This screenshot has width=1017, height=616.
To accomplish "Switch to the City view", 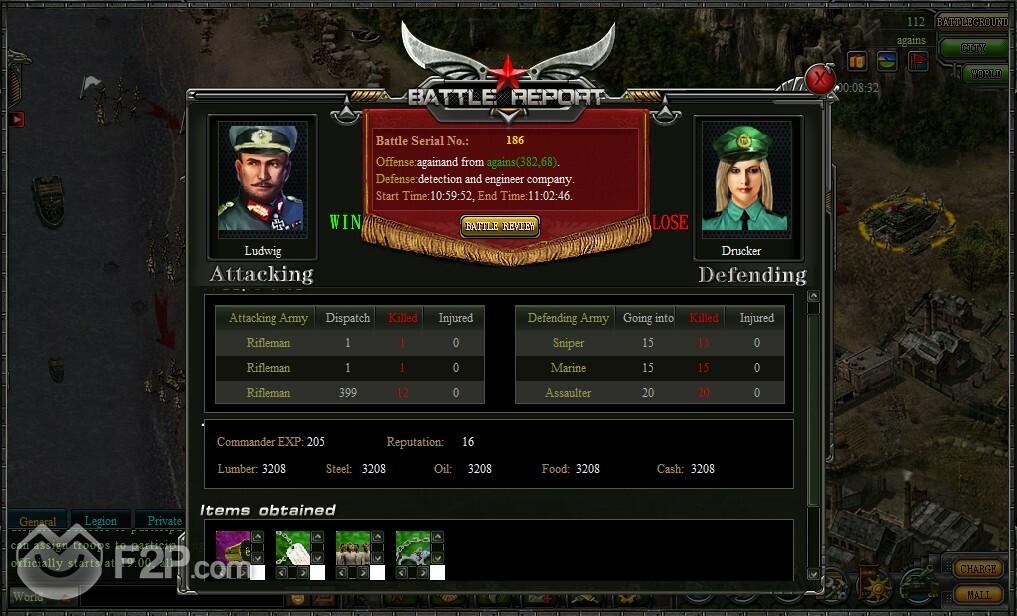I will (x=973, y=48).
